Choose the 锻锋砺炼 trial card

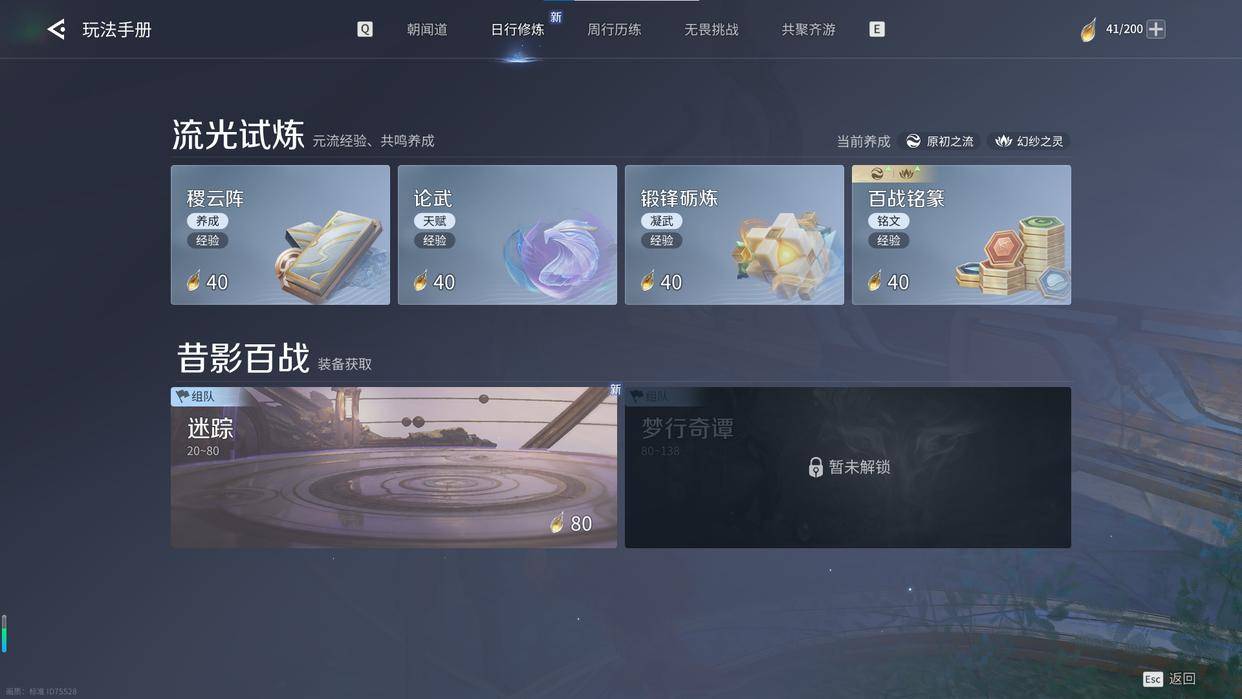click(x=734, y=235)
